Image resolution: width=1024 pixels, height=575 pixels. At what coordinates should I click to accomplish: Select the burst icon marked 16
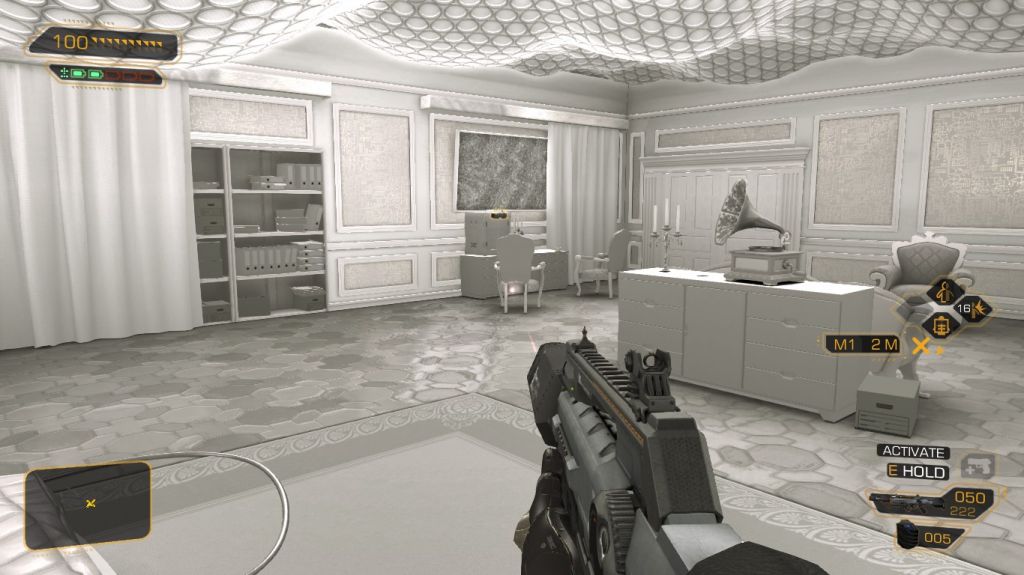point(970,309)
